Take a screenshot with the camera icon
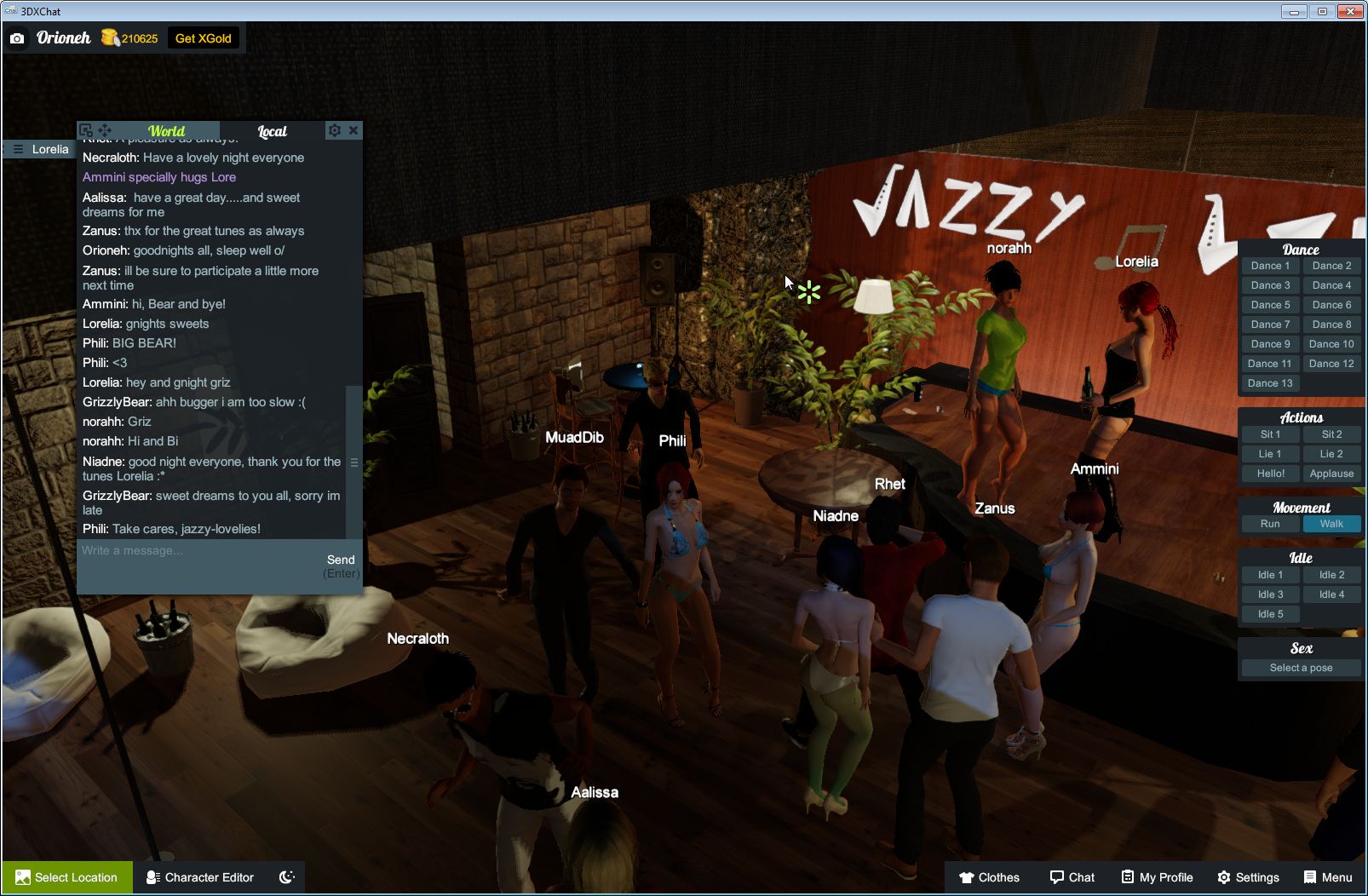 pyautogui.click(x=17, y=37)
